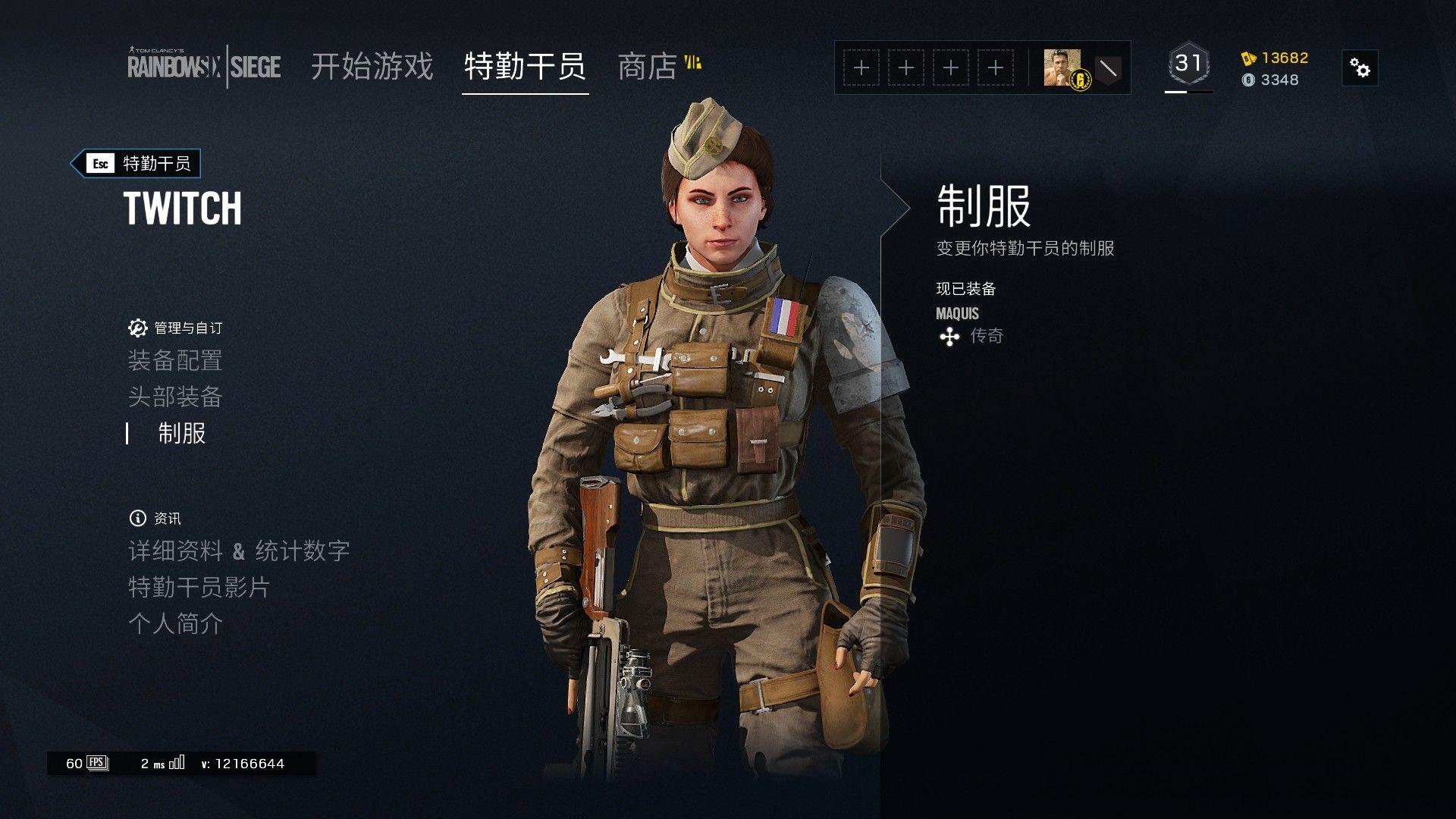1456x819 pixels.
Task: Click the Rainbow Six Siege logo
Action: [x=203, y=67]
